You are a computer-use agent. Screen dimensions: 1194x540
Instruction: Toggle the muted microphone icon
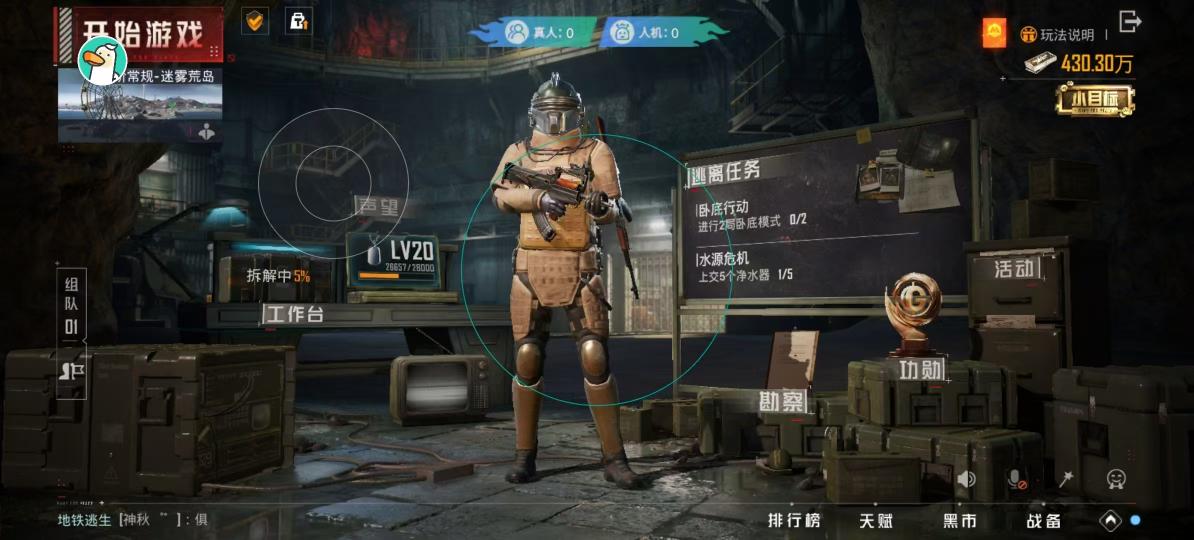(x=1016, y=479)
